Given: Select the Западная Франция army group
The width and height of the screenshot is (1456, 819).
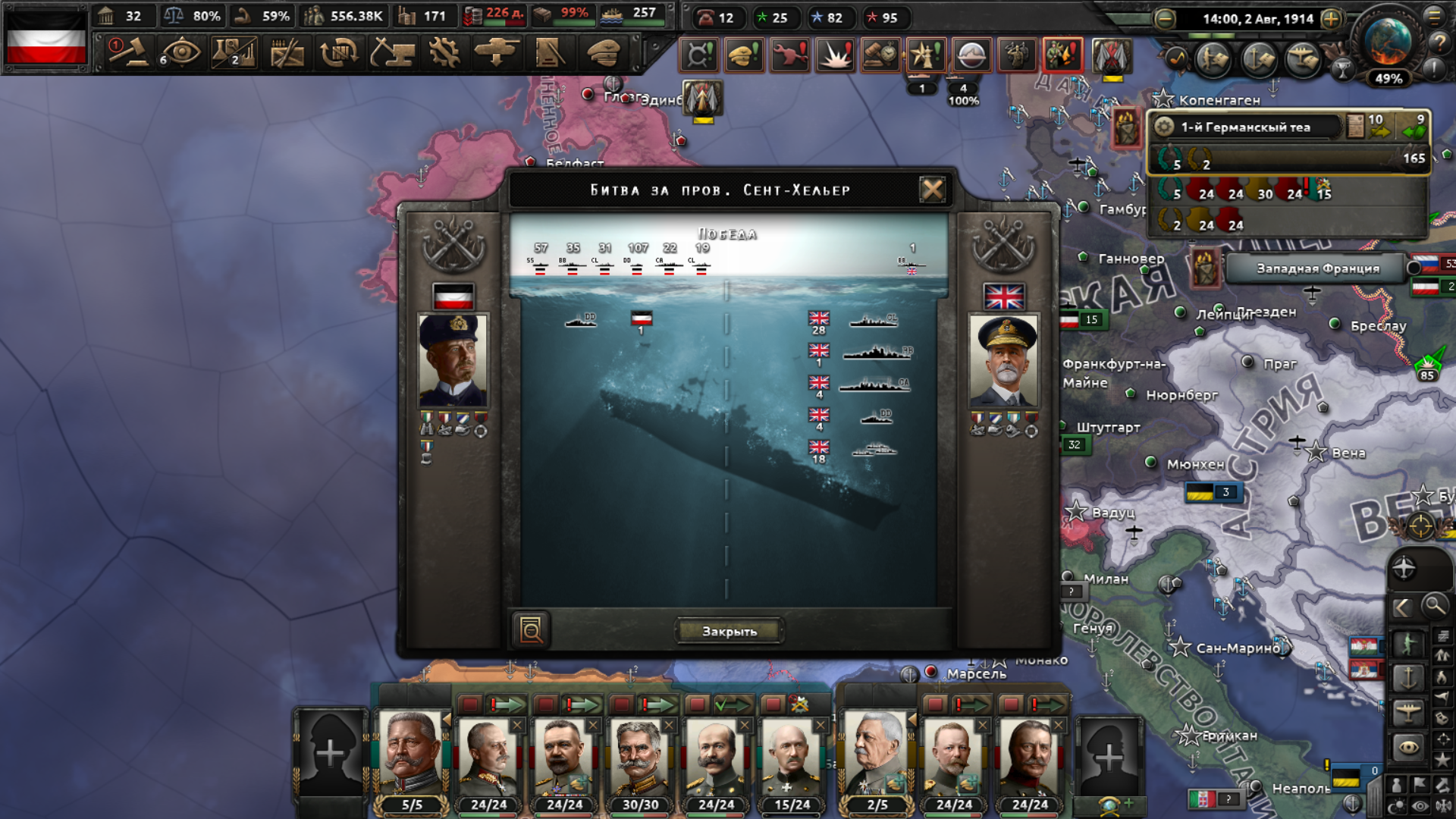Looking at the screenshot, I should [1317, 268].
